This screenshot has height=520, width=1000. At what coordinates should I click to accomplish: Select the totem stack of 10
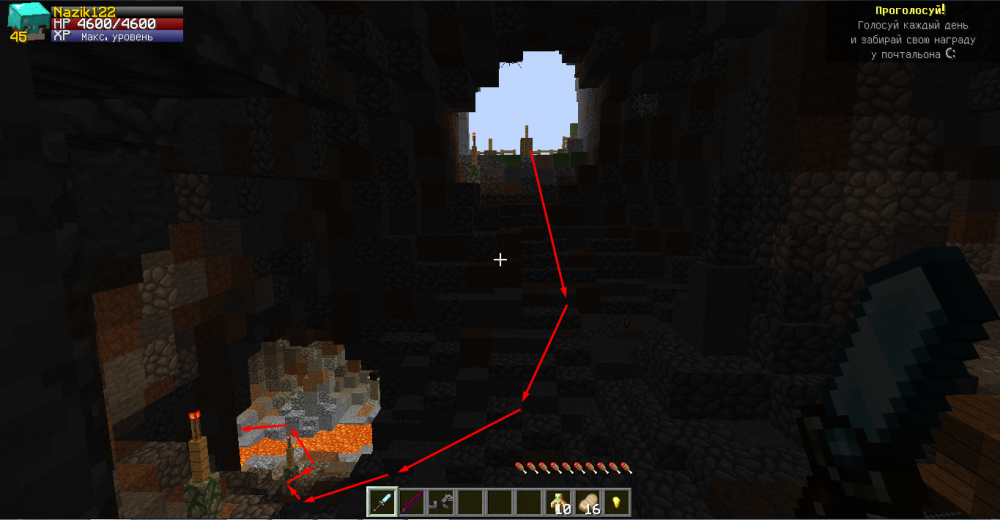558,502
